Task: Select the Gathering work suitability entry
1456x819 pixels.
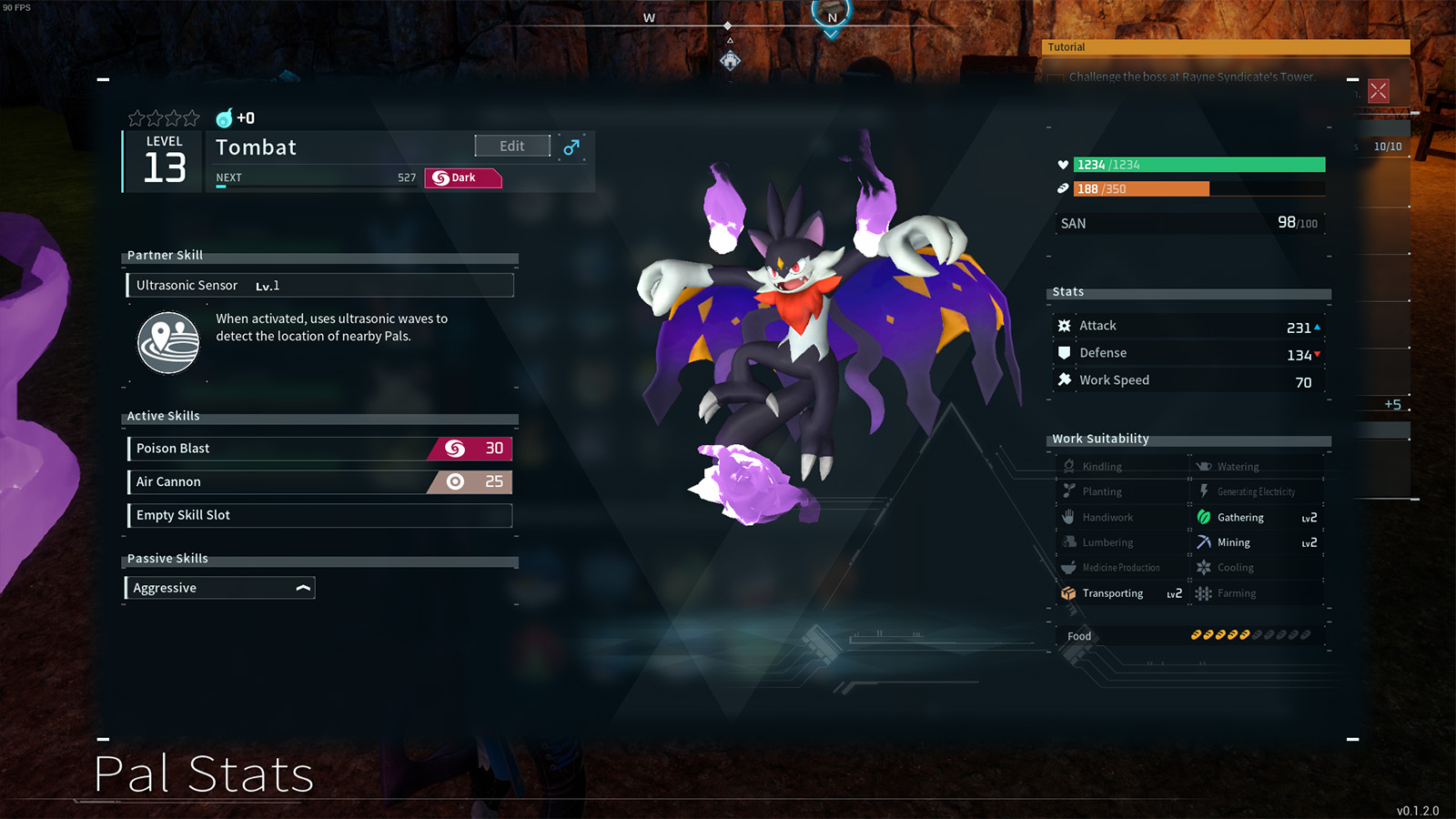Action: coord(1256,518)
